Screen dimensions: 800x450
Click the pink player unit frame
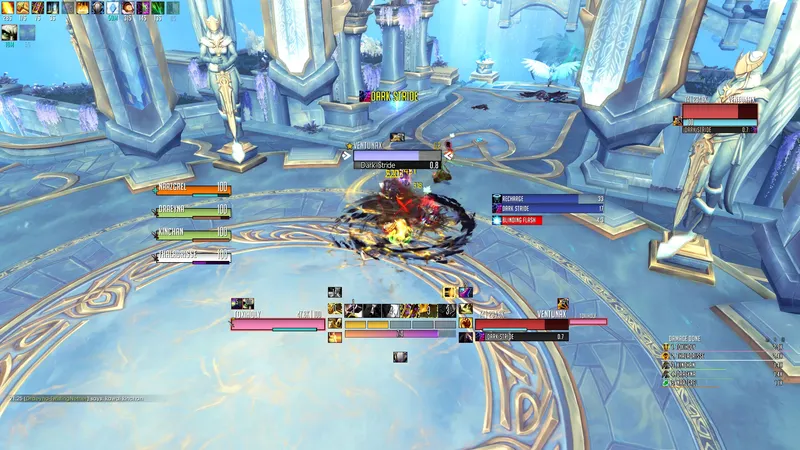pyautogui.click(x=278, y=322)
